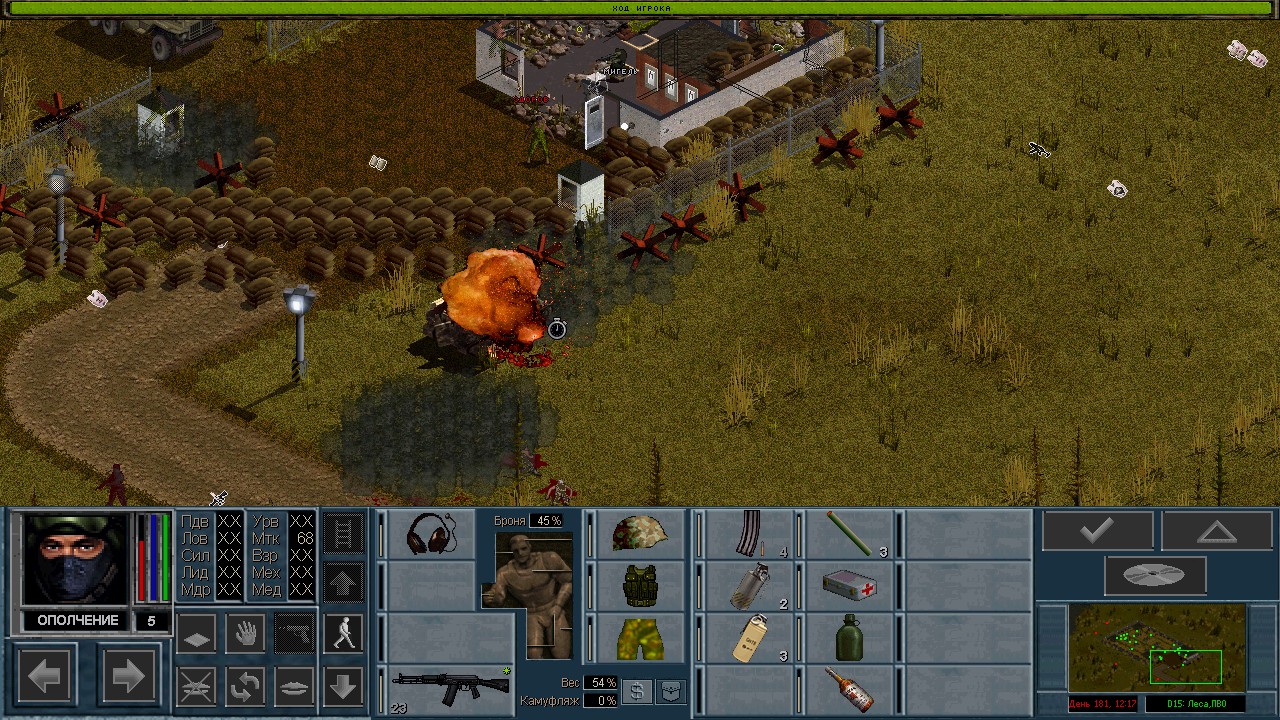Click the rotating arrows button
The height and width of the screenshot is (720, 1280).
[245, 686]
